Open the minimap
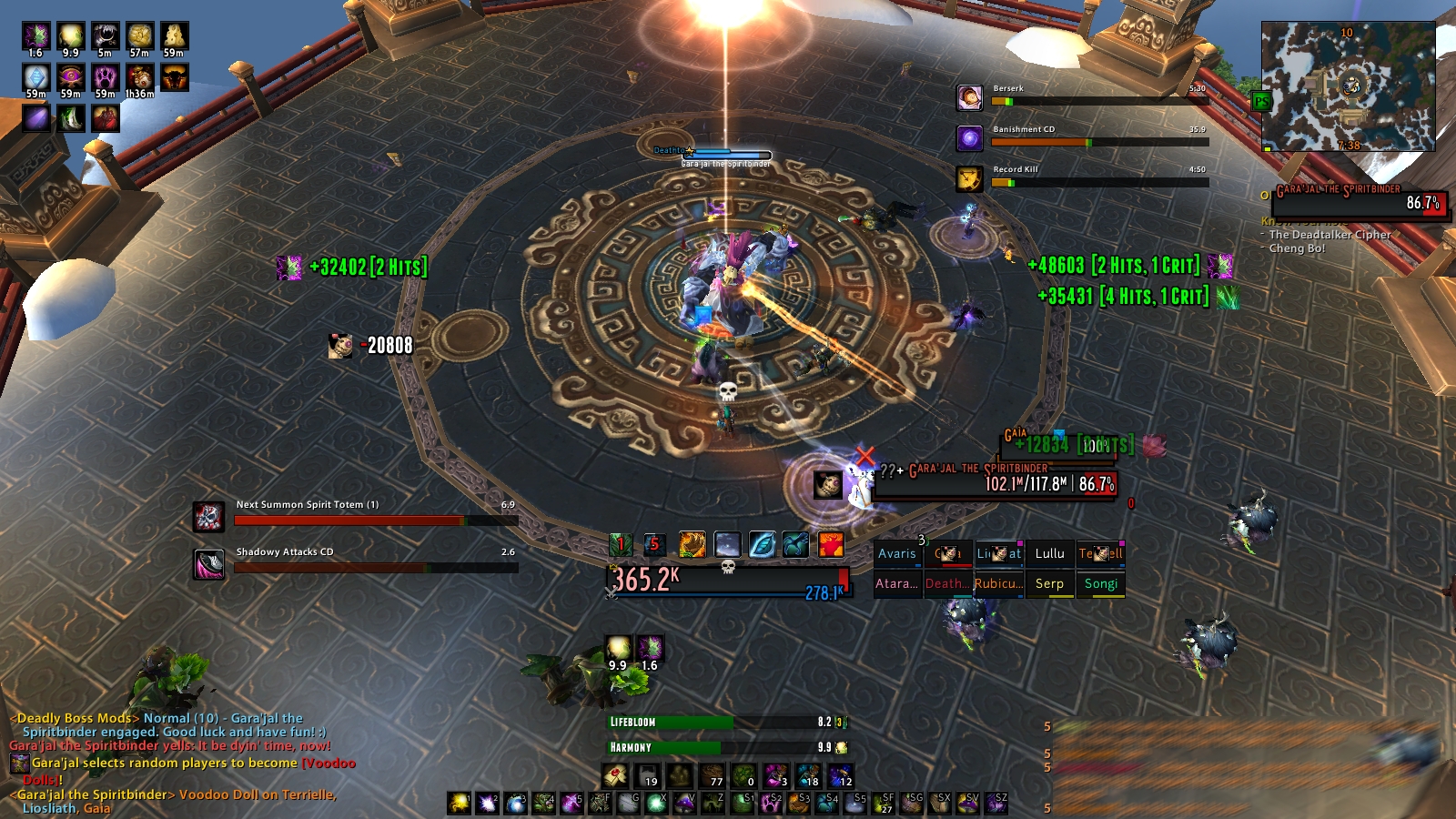This screenshot has width=1456, height=819. pyautogui.click(x=1348, y=86)
